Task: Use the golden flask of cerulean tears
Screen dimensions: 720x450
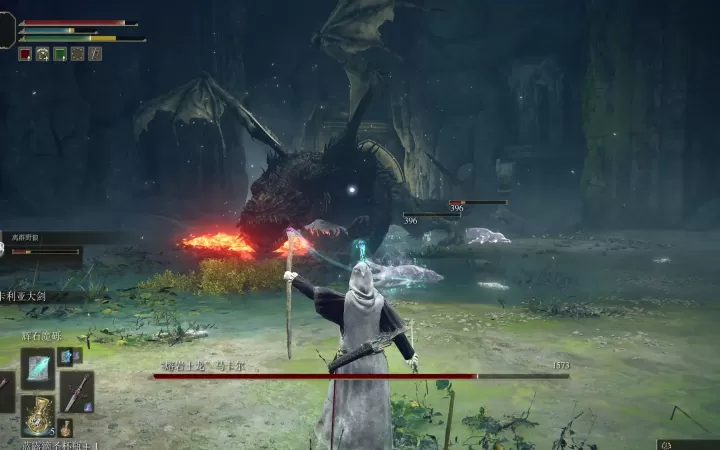Action: point(38,415)
